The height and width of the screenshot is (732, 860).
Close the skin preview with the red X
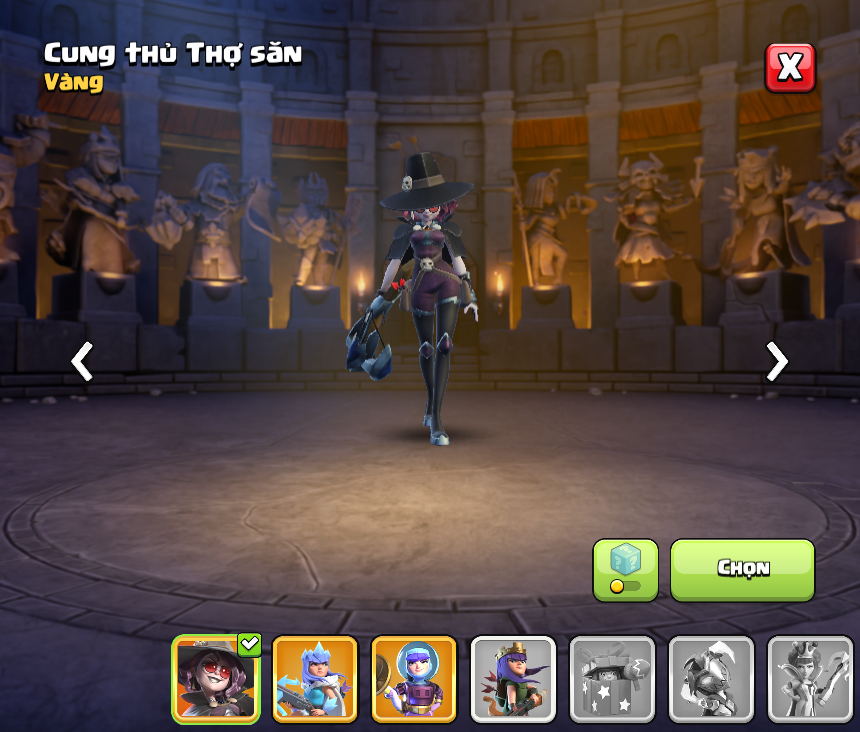(790, 68)
